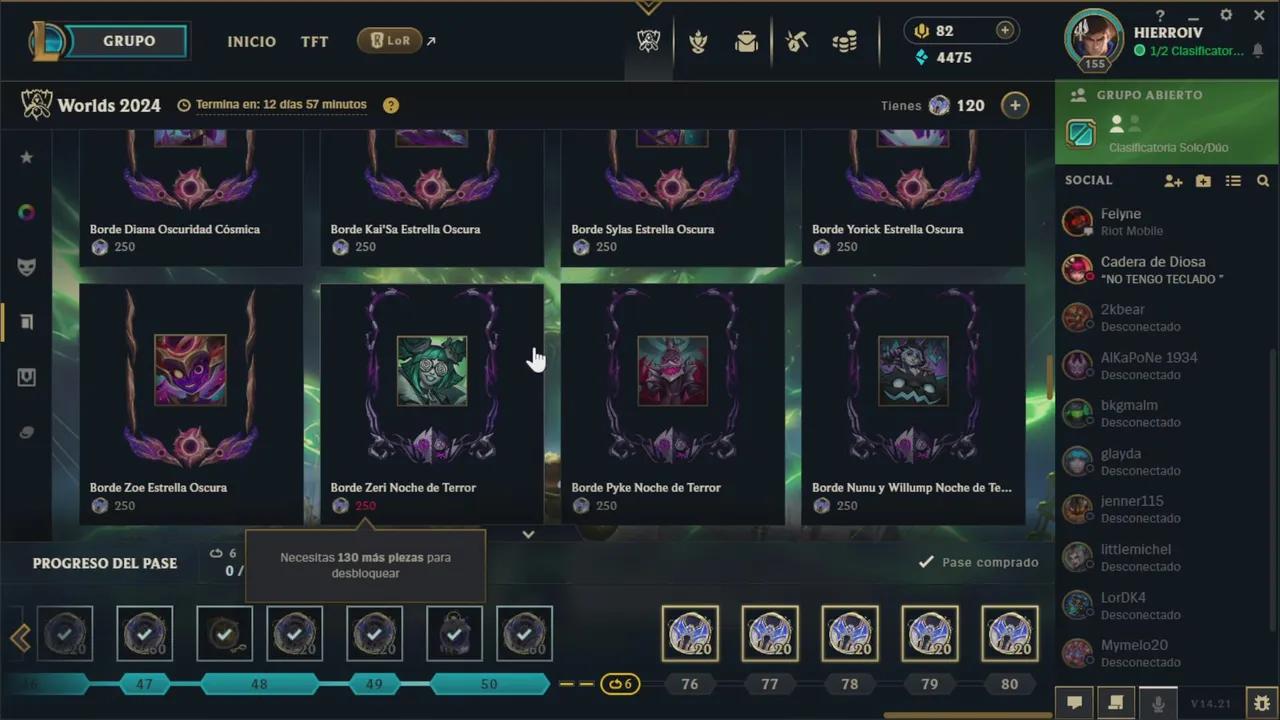Screen dimensions: 1280x720
Task: Open the LoR launcher link
Action: click(390, 41)
